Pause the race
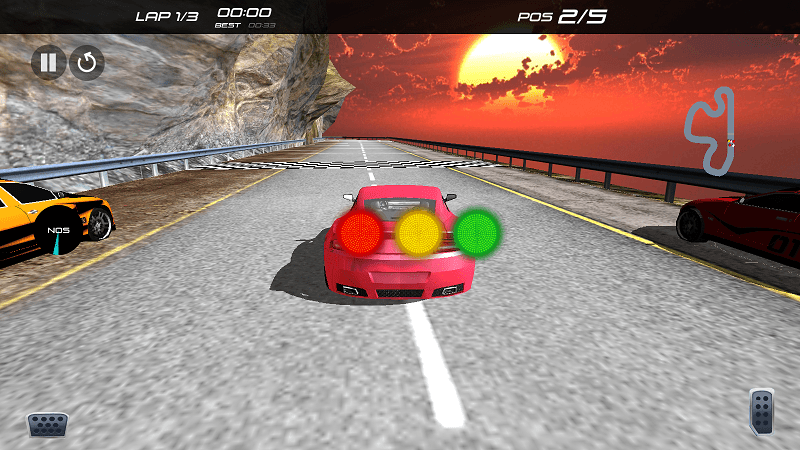 point(47,63)
